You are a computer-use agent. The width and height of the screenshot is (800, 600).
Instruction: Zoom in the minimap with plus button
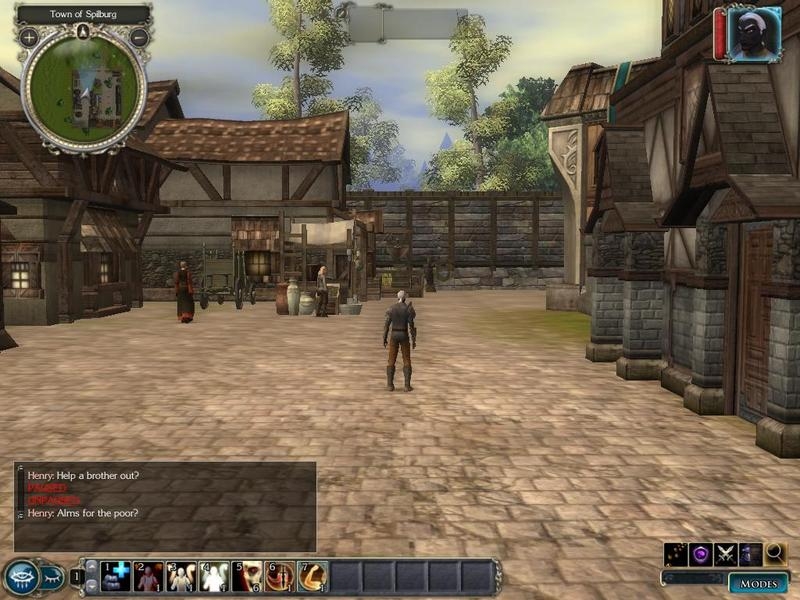point(29,37)
